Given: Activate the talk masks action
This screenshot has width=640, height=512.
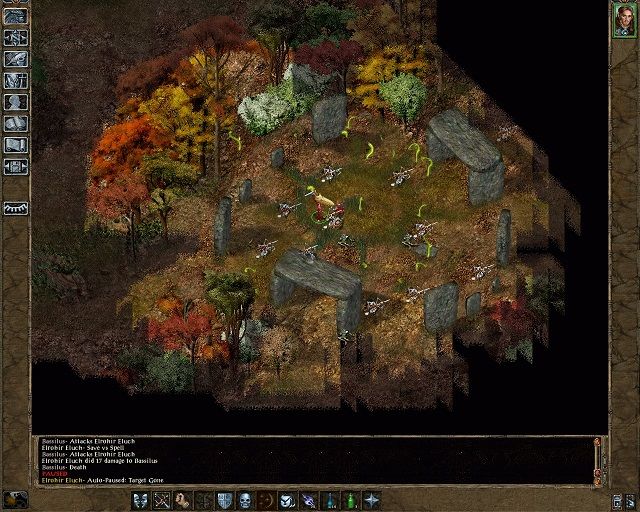Looking at the screenshot, I should click(139, 500).
